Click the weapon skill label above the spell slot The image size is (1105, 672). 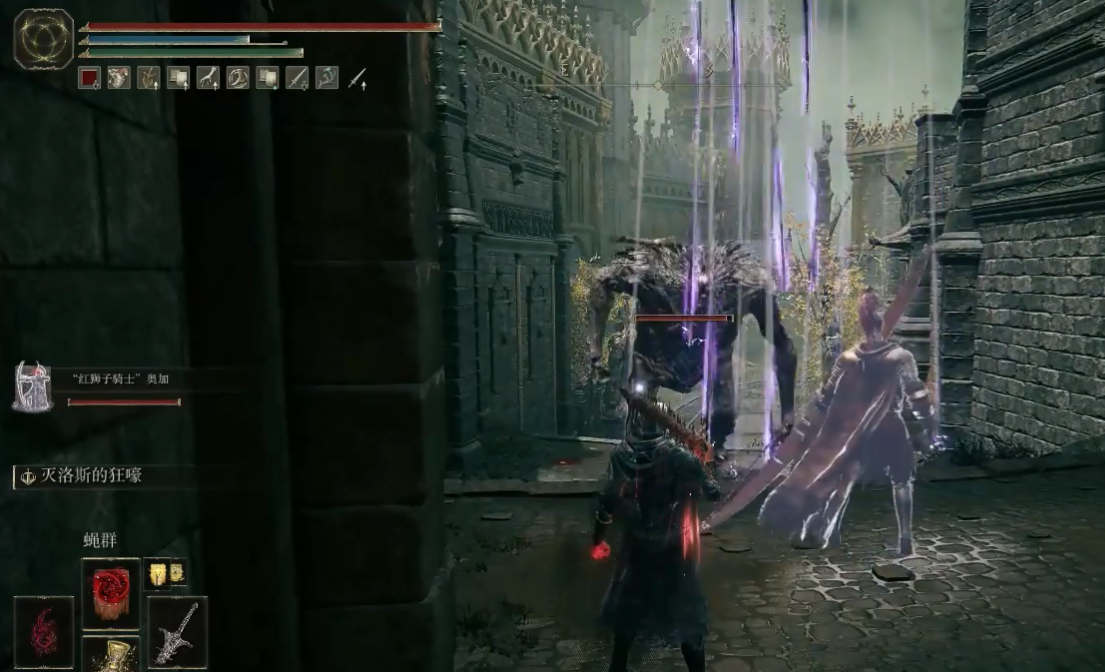(x=82, y=476)
